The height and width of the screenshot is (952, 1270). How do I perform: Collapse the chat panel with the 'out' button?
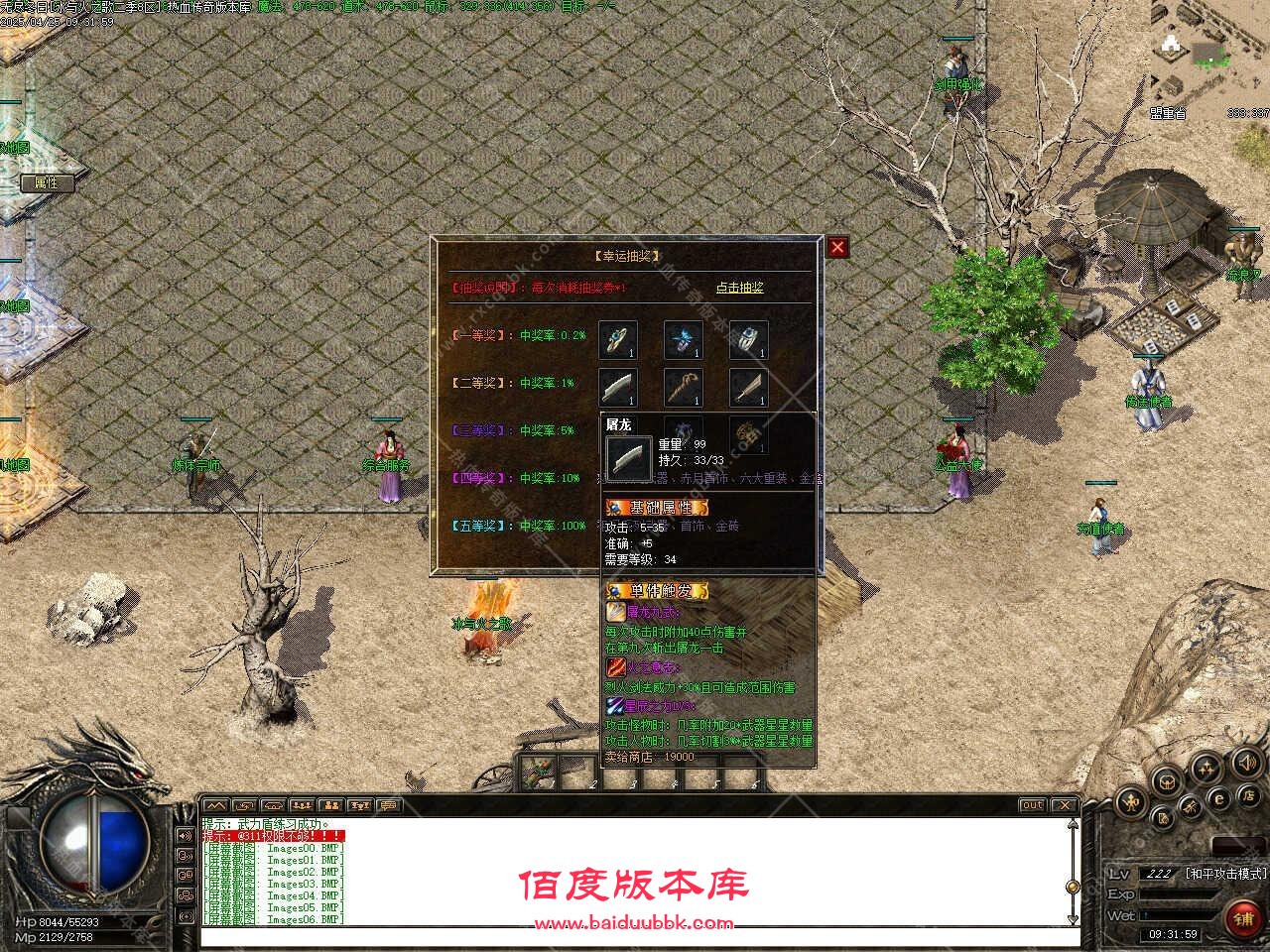click(1032, 805)
